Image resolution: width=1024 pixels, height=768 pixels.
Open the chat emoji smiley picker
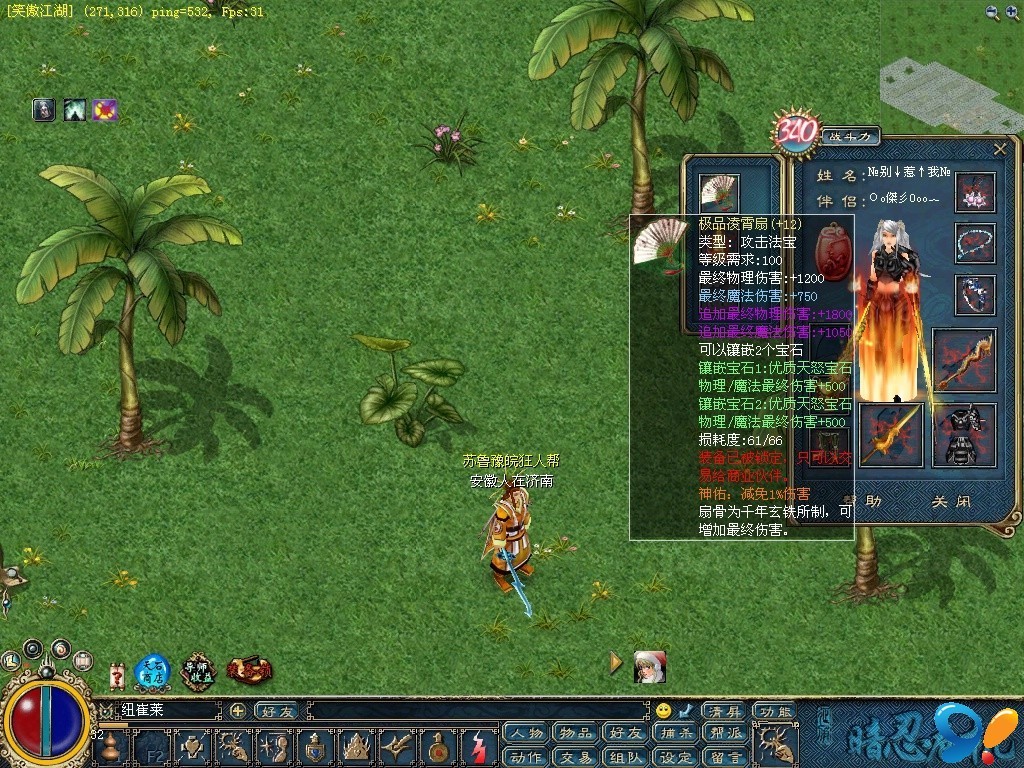coord(663,711)
